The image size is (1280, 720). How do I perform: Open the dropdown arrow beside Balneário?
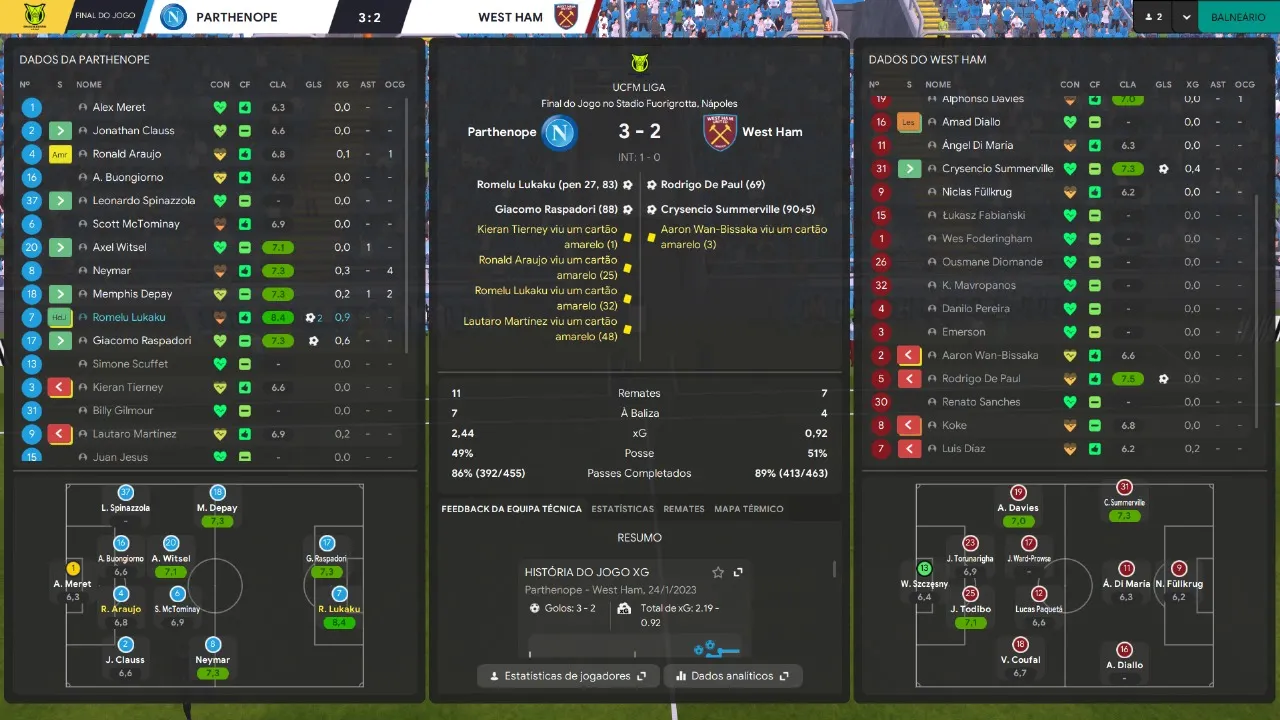1186,17
